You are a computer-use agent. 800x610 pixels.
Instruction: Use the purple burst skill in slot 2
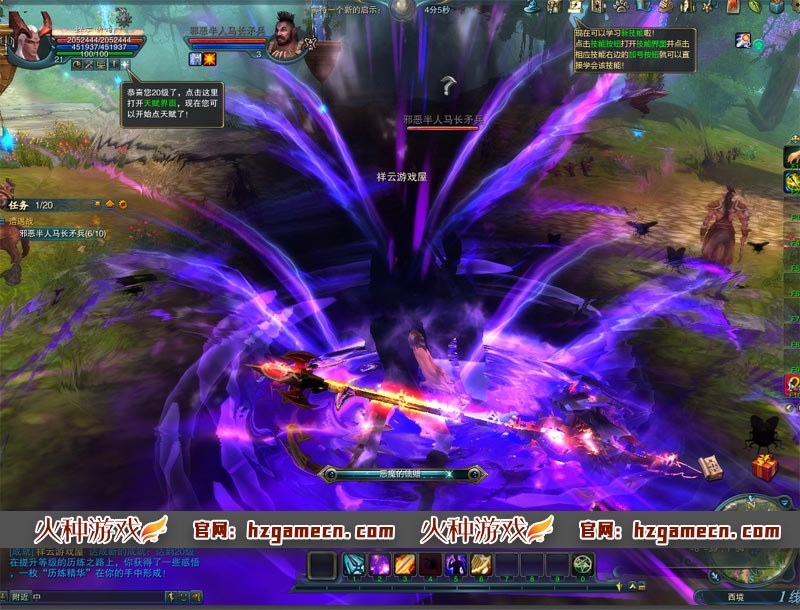(380, 565)
